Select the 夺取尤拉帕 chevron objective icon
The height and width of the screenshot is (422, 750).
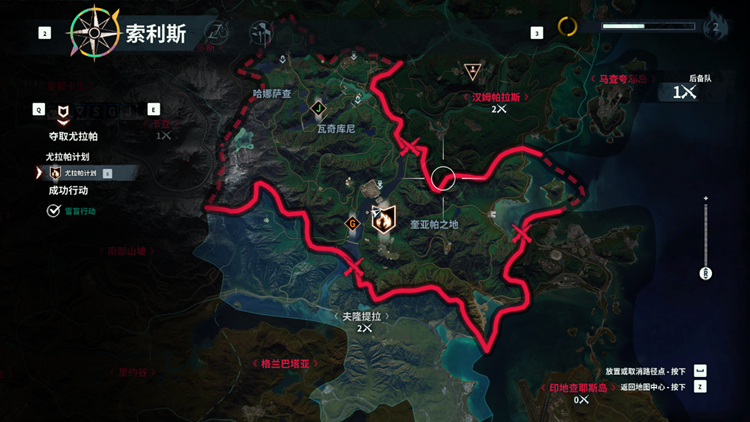click(x=64, y=111)
